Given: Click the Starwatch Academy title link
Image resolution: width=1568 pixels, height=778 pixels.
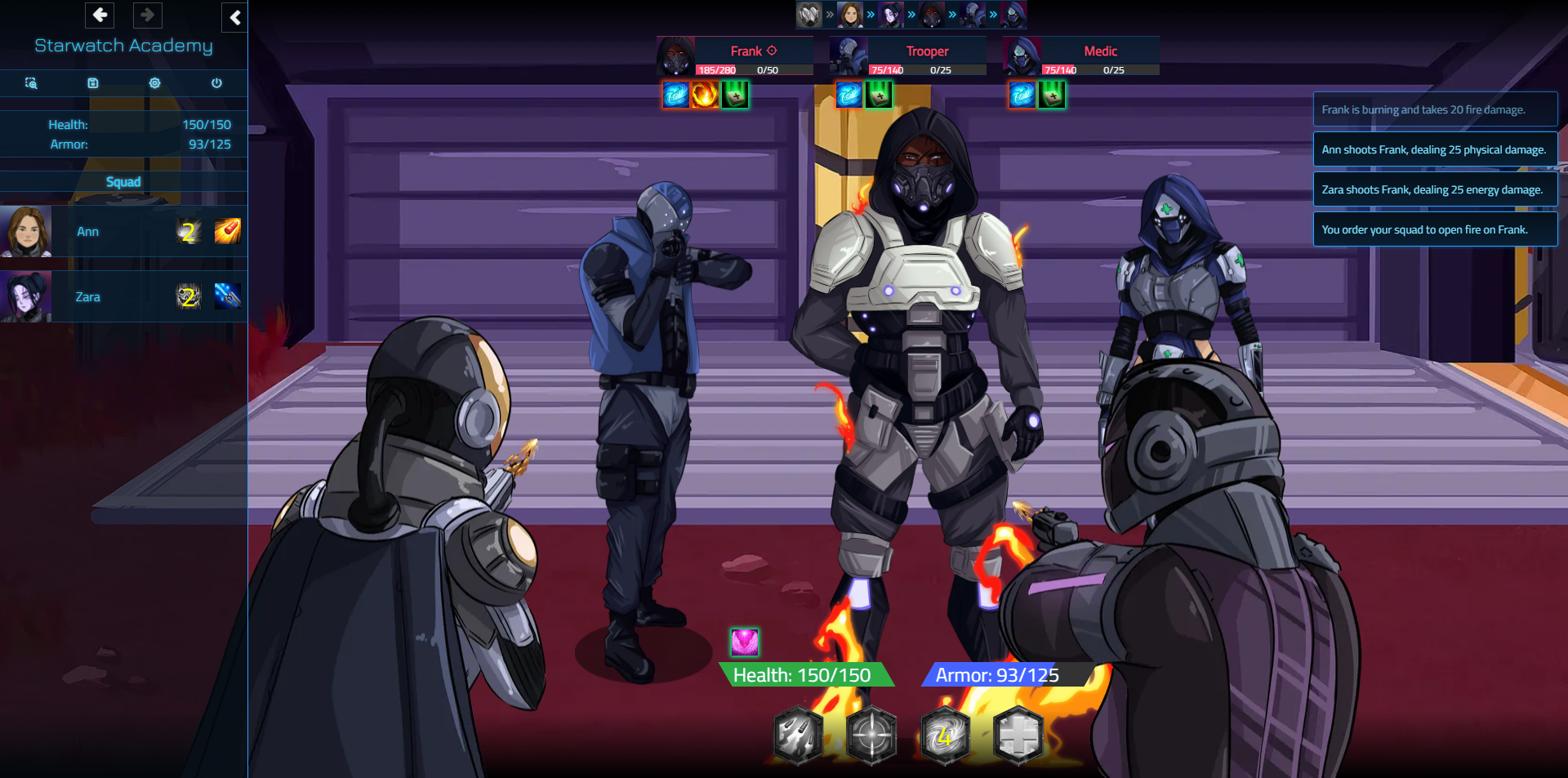Looking at the screenshot, I should [x=122, y=46].
